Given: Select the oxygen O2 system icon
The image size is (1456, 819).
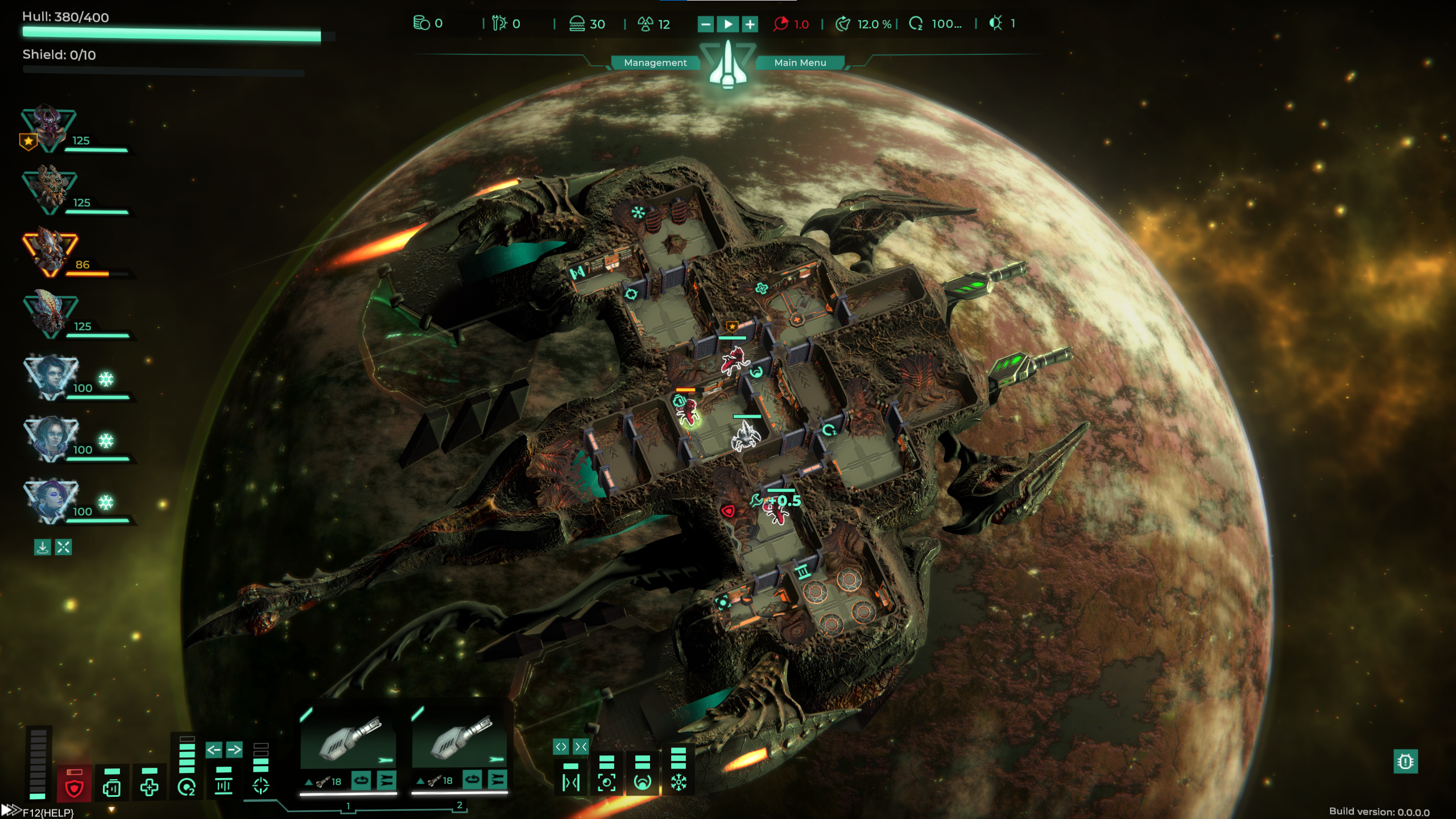Looking at the screenshot, I should (187, 787).
